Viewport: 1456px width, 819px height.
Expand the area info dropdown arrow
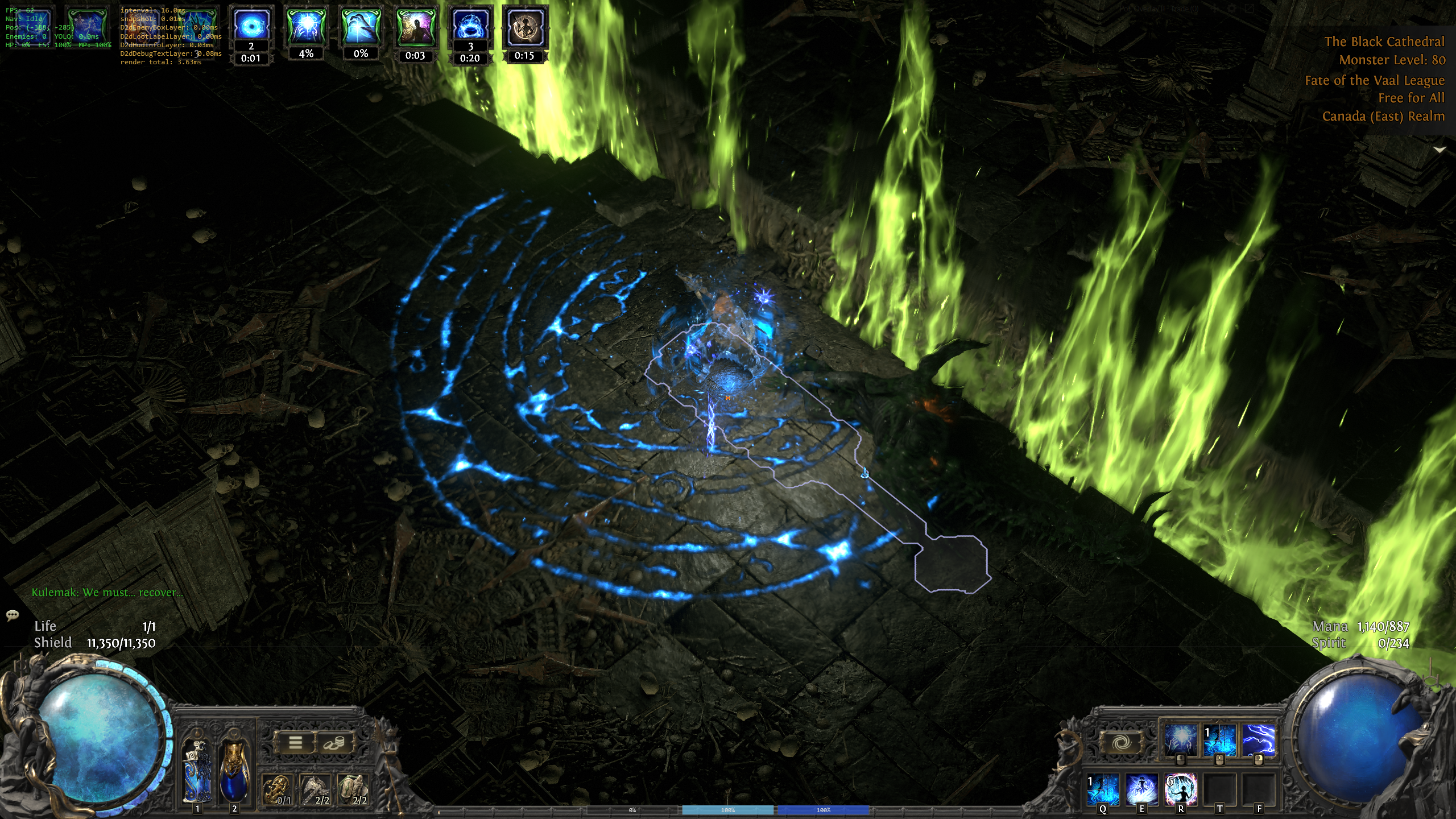1440,150
